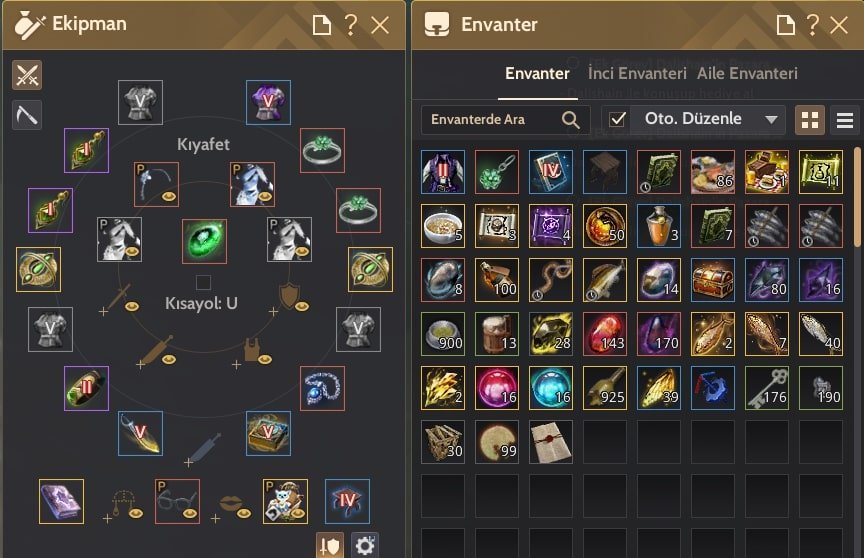Select the wooden crate stack of 30
The width and height of the screenshot is (864, 558).
443,442
